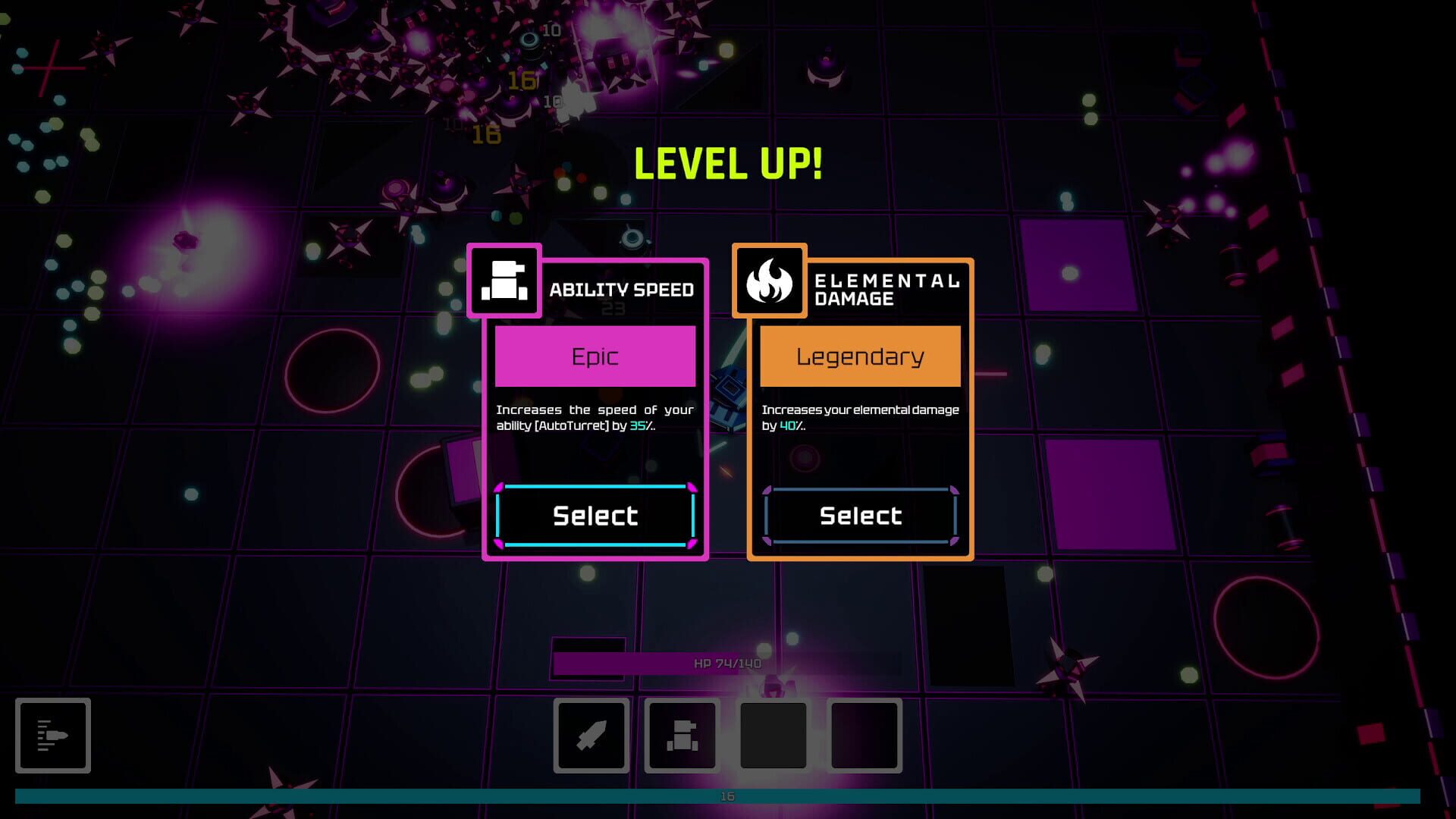Click the ELEMENTAL DAMAGE card header

886,289
